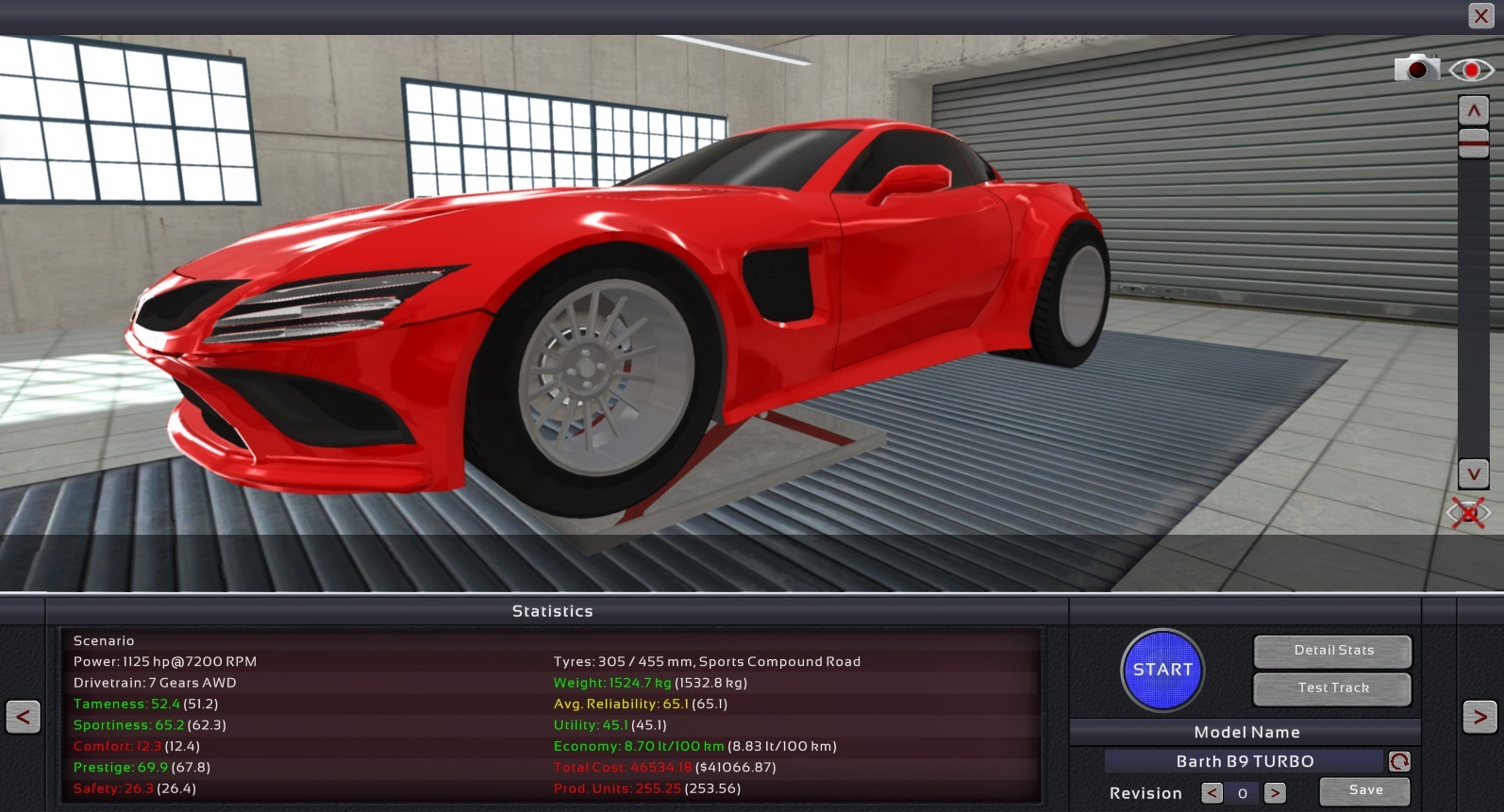Close the window with the X button
This screenshot has width=1504, height=812.
pyautogui.click(x=1480, y=16)
